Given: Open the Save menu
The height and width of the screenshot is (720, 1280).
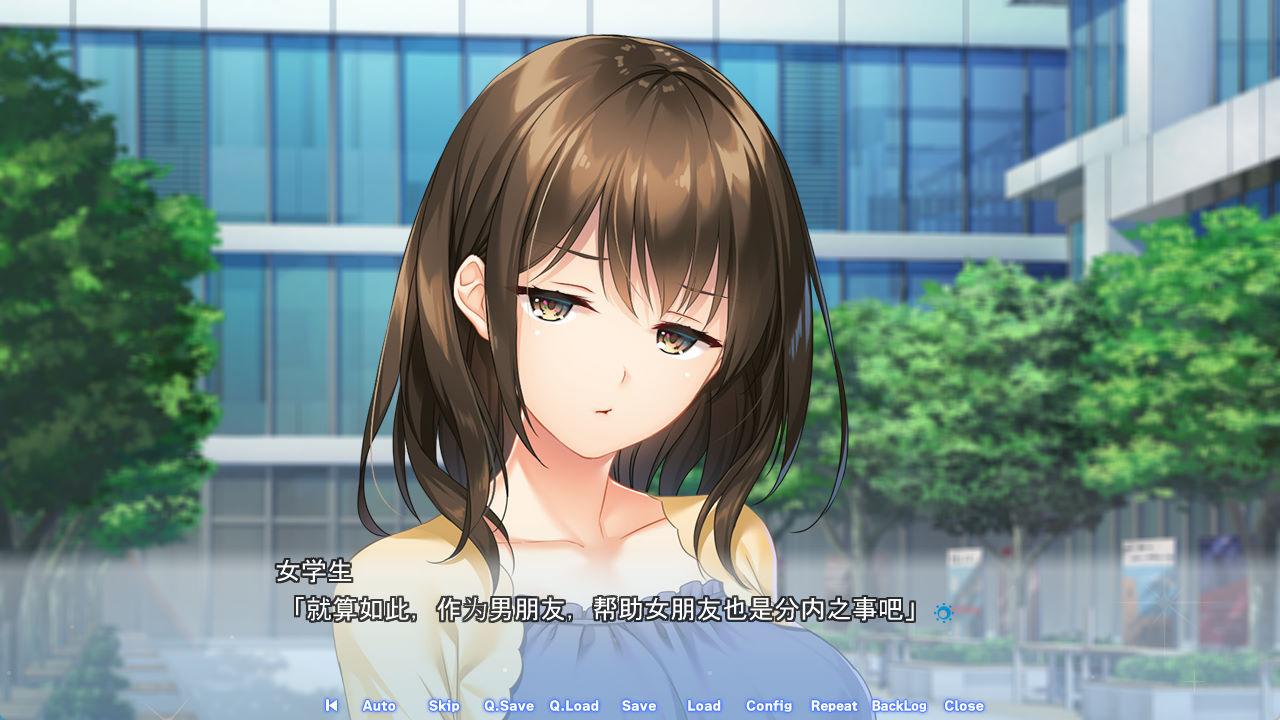Looking at the screenshot, I should (x=639, y=705).
